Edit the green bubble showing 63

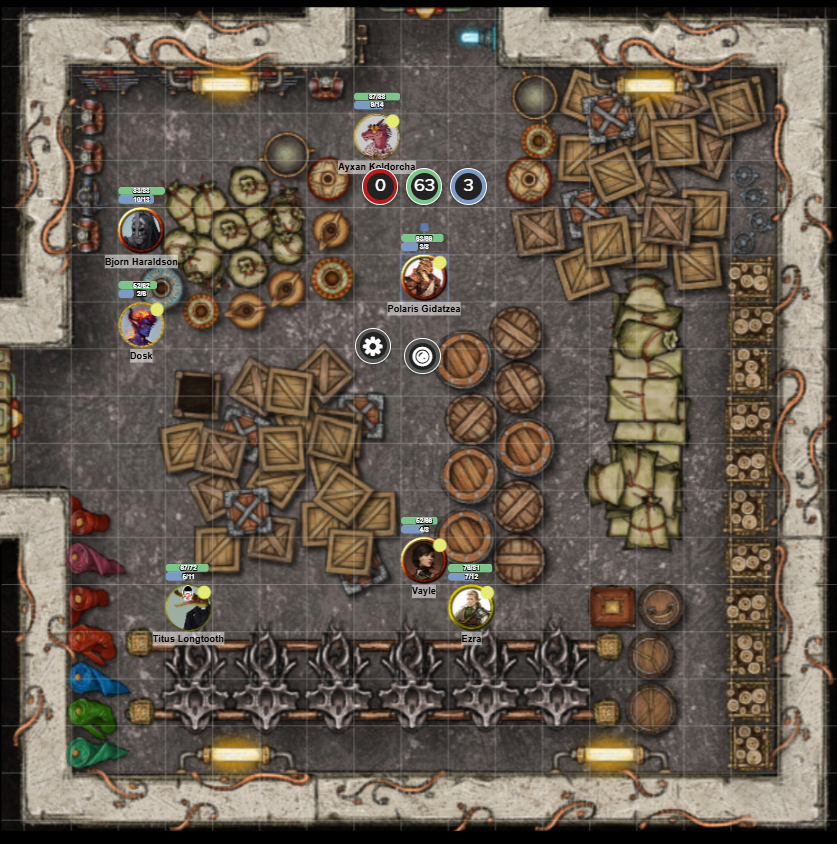[x=424, y=186]
